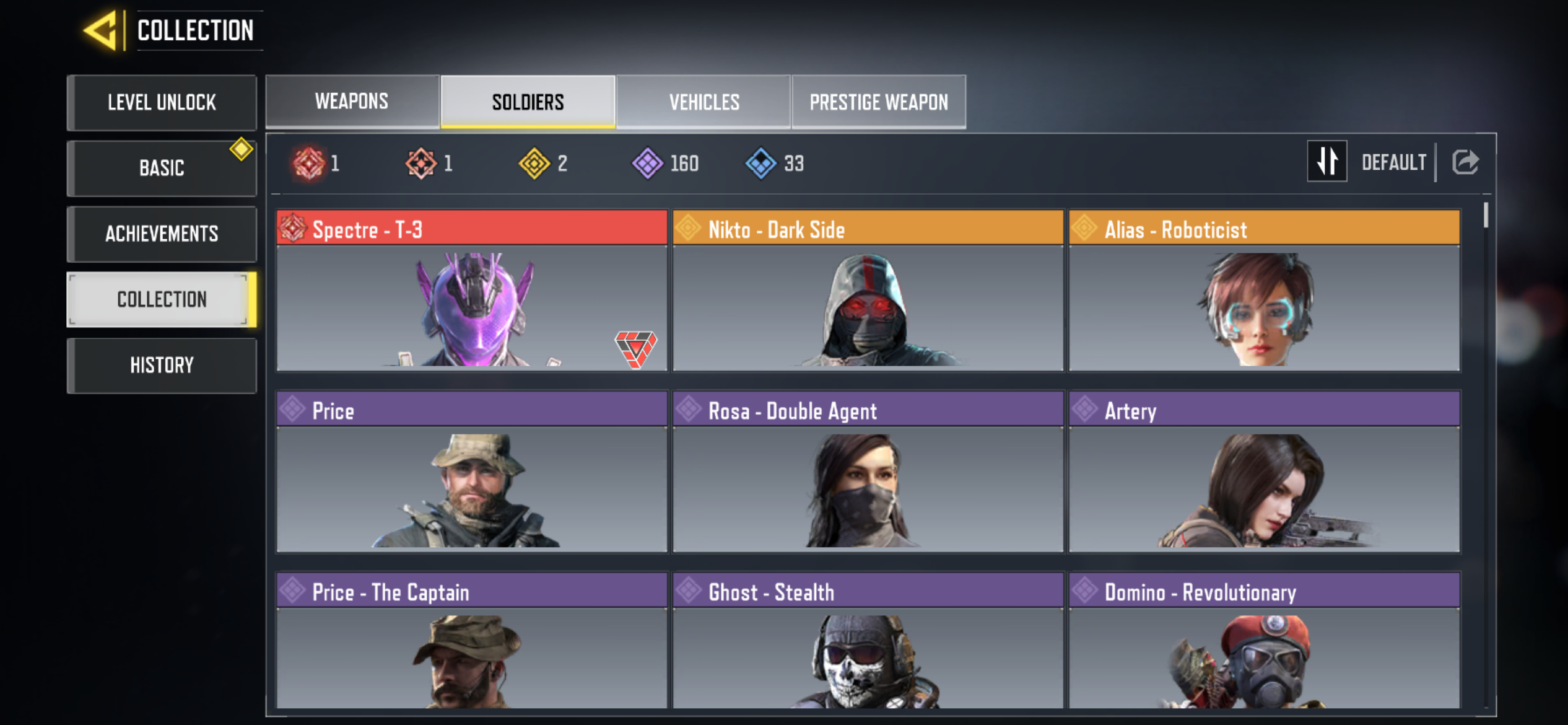Open the Level Unlock menu

click(162, 102)
